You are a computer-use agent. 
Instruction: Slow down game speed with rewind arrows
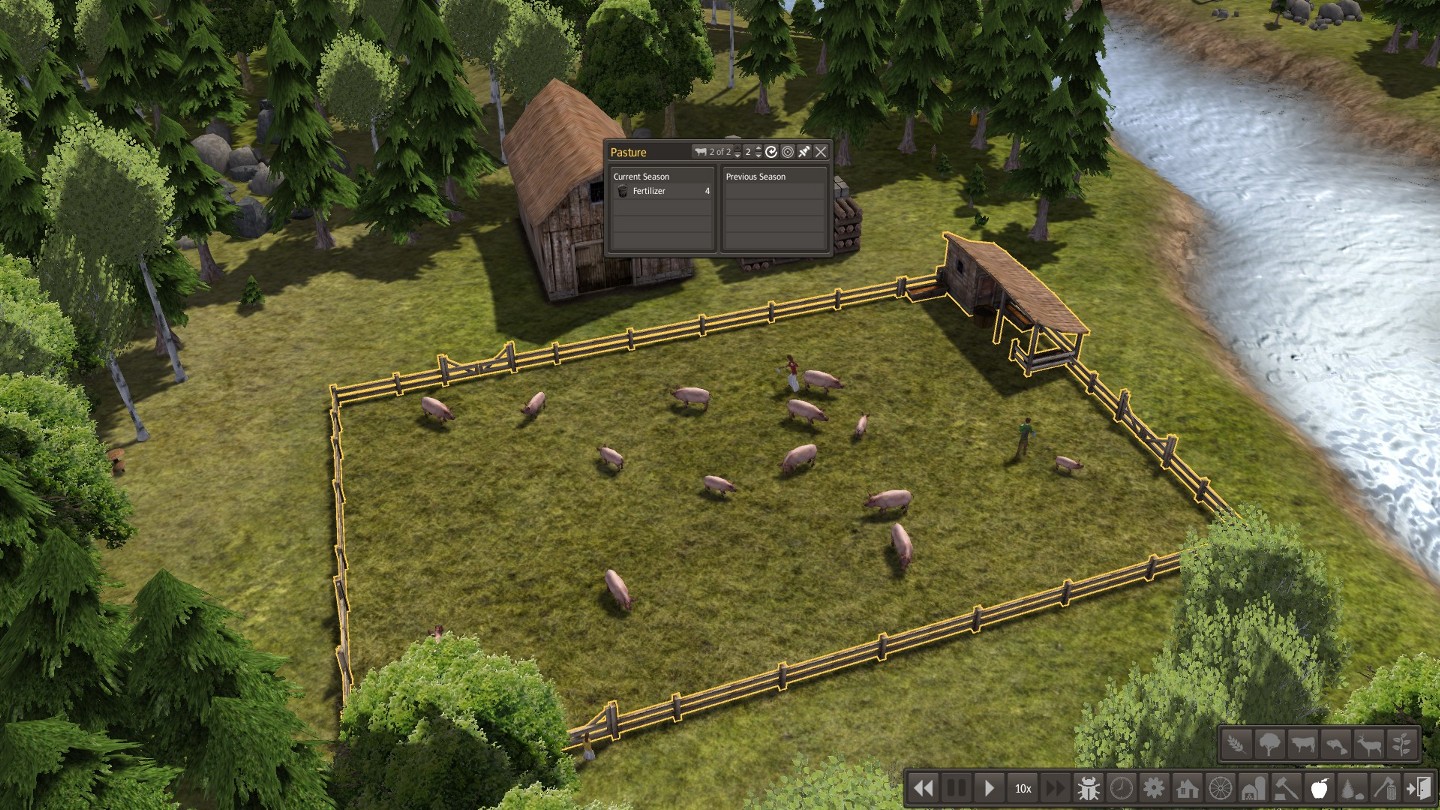pos(923,788)
